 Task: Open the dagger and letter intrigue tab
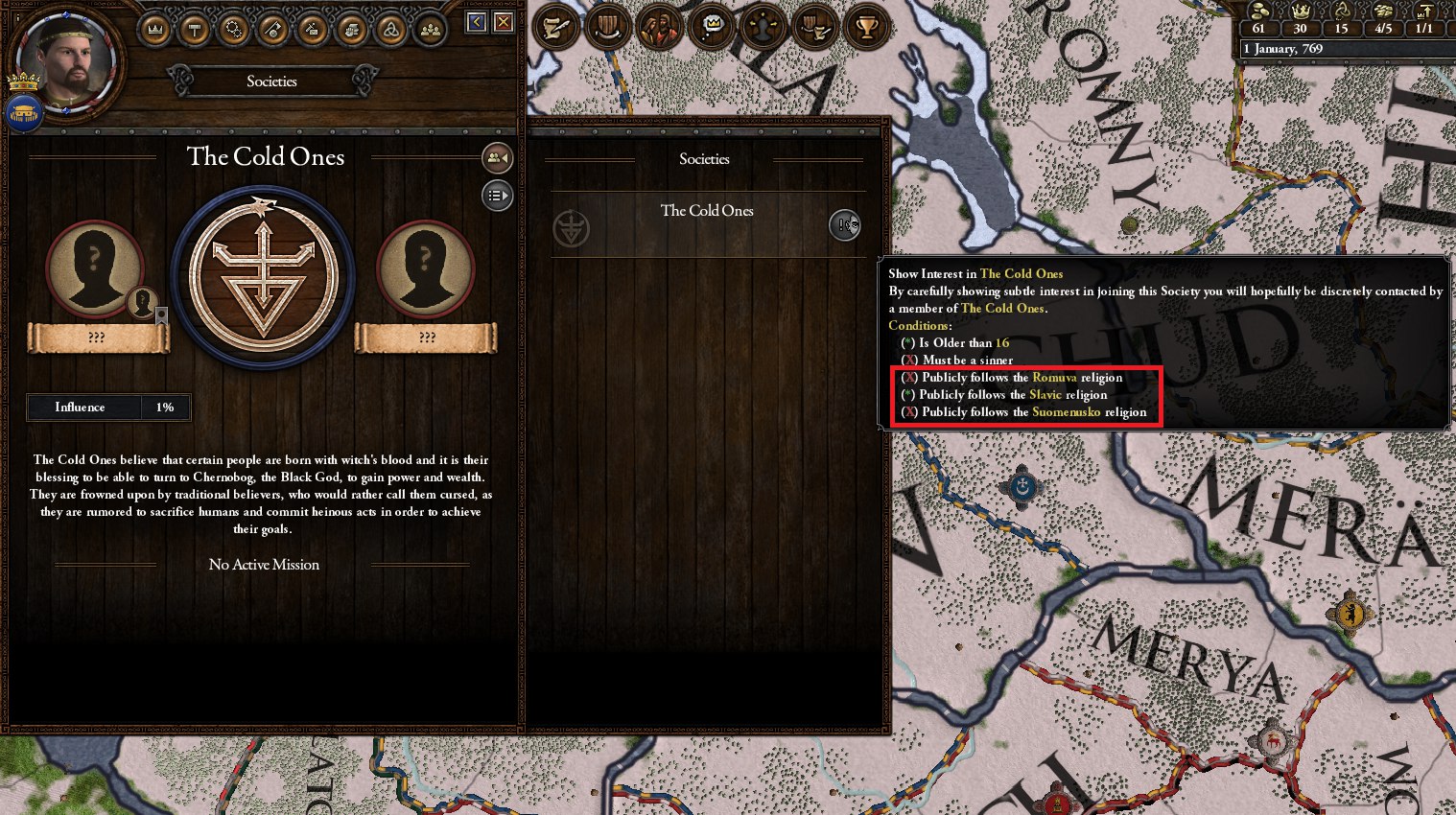pos(313,31)
